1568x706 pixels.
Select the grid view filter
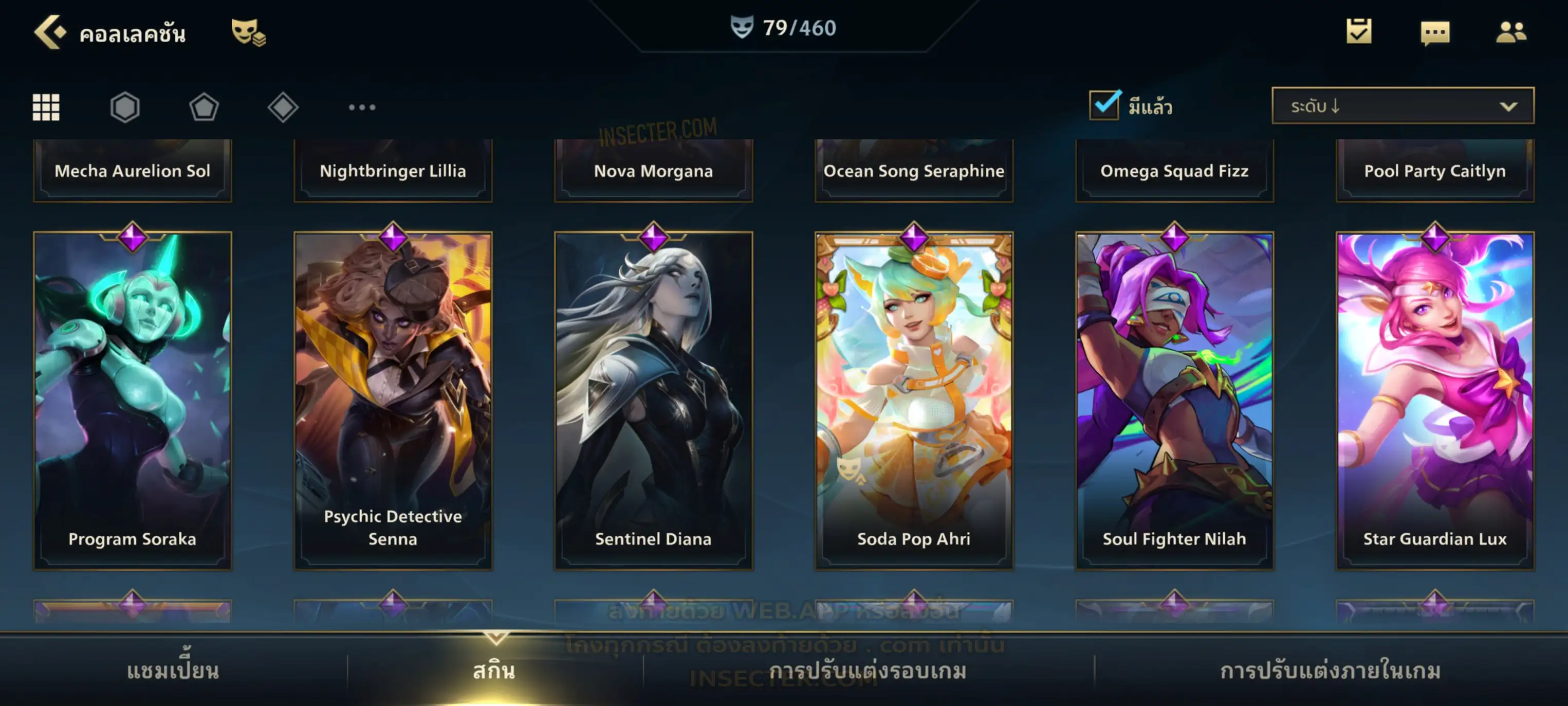tap(46, 107)
